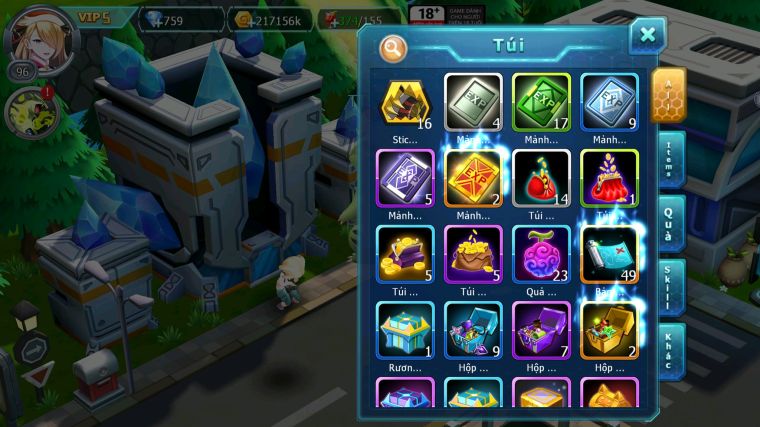This screenshot has height=427, width=760.
Task: Choose the gray EXP shard slot
Action: [473, 102]
